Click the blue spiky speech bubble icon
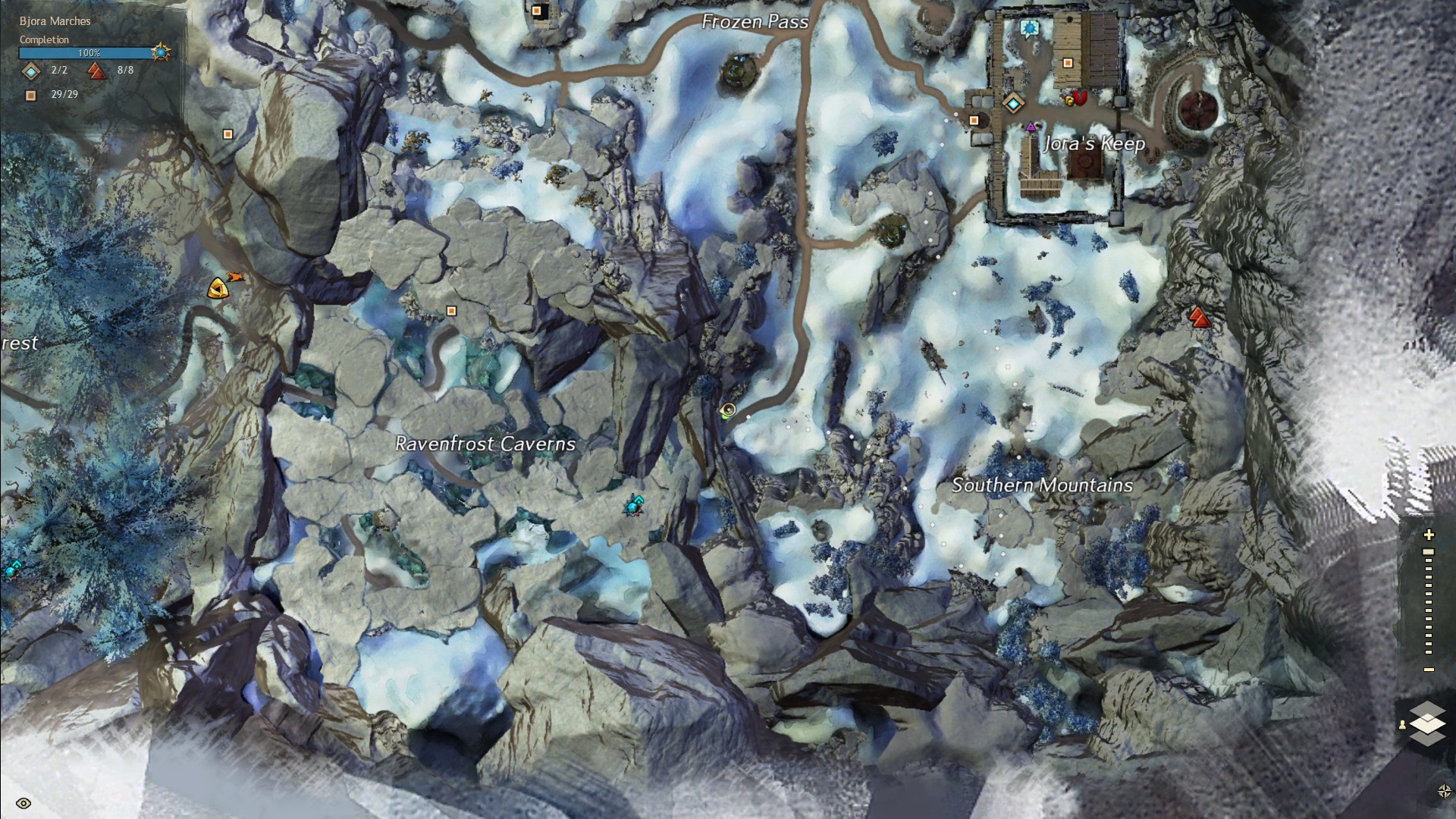Viewport: 1456px width, 819px height. pyautogui.click(x=1028, y=29)
